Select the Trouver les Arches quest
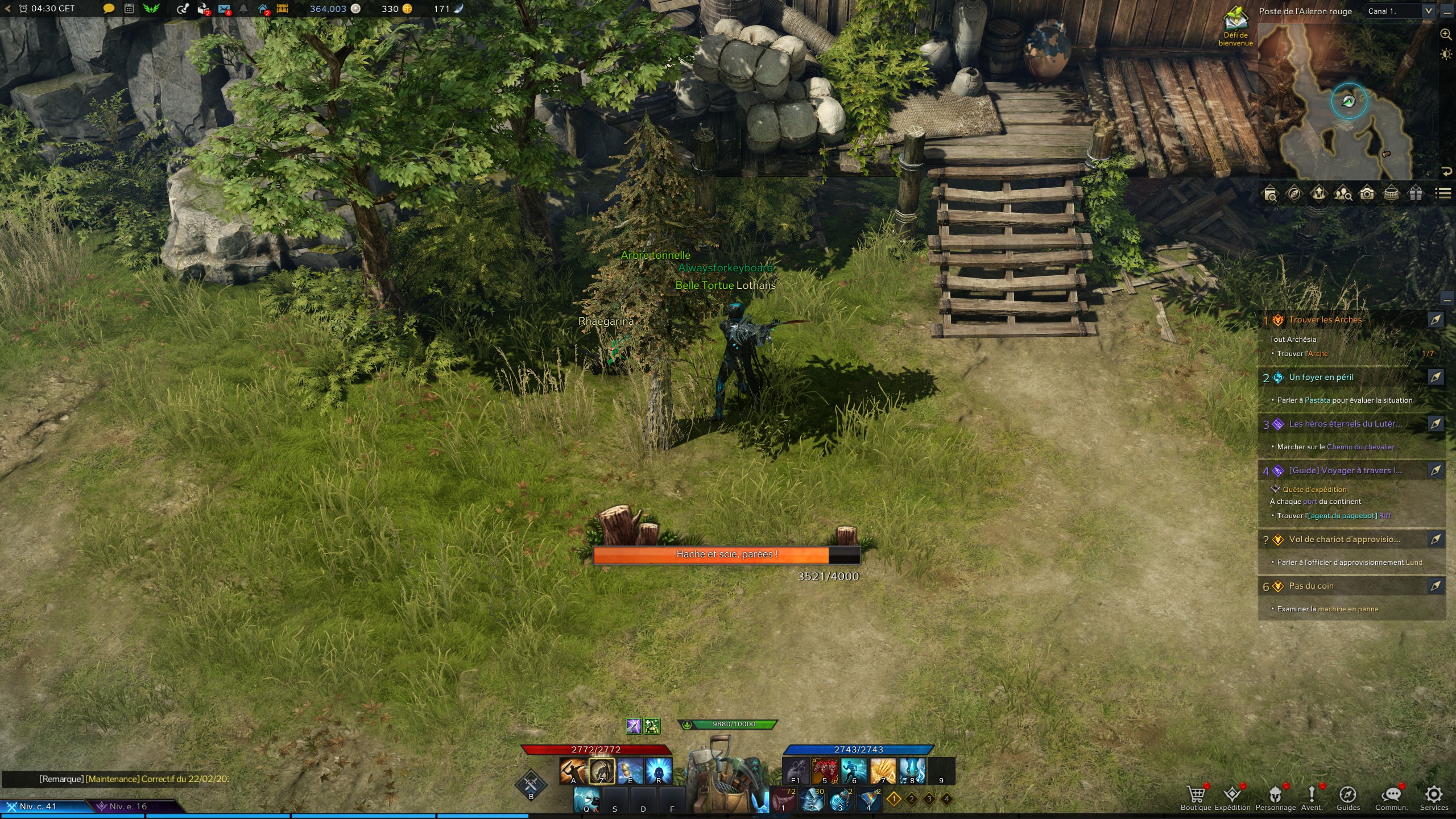Viewport: 1456px width, 819px height. click(1325, 320)
